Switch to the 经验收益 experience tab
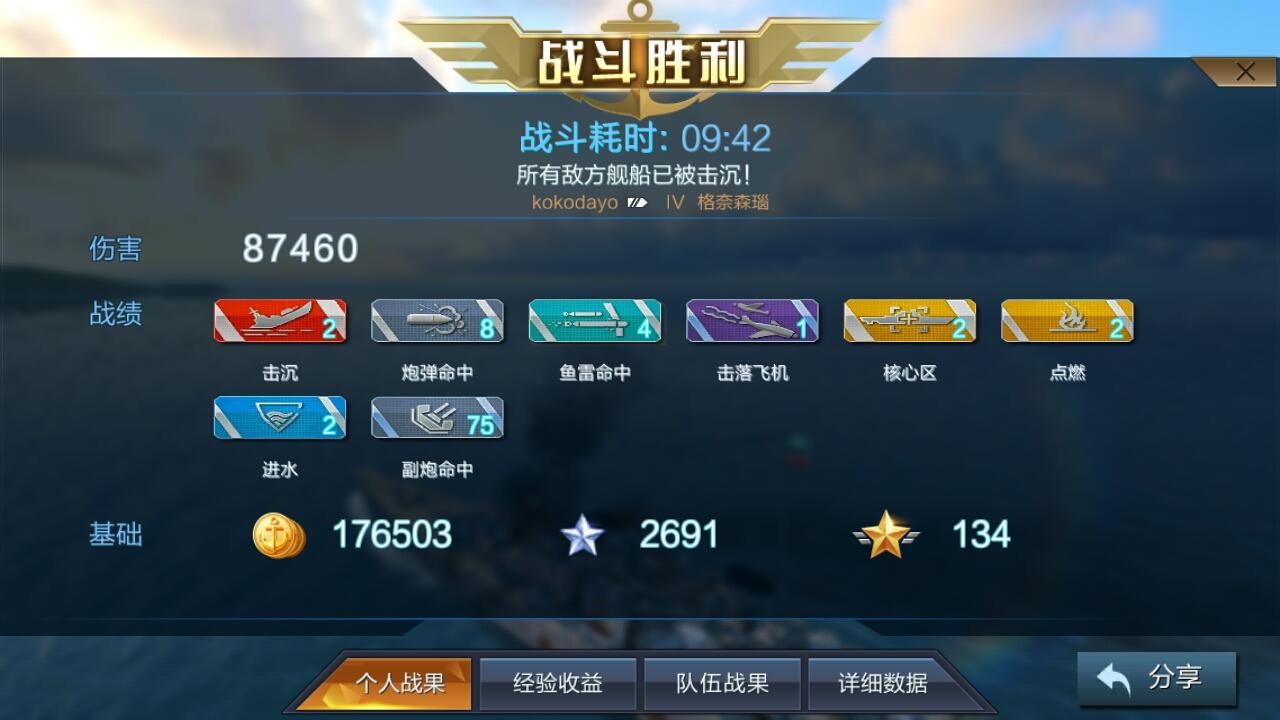 pos(557,684)
